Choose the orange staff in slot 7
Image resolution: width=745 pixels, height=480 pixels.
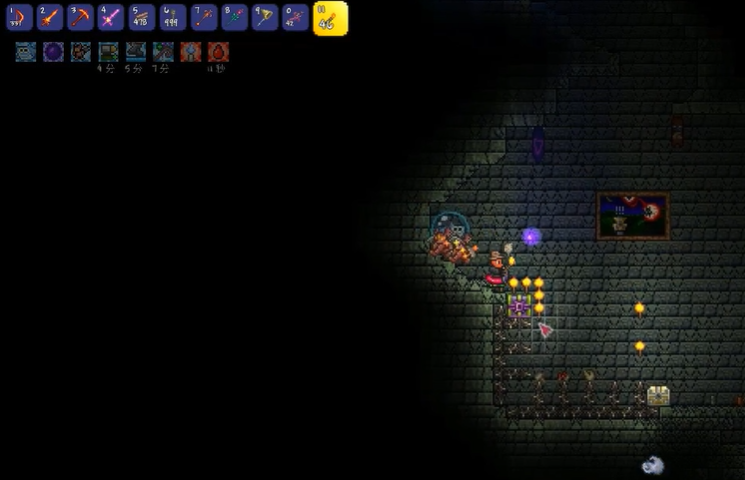(204, 17)
